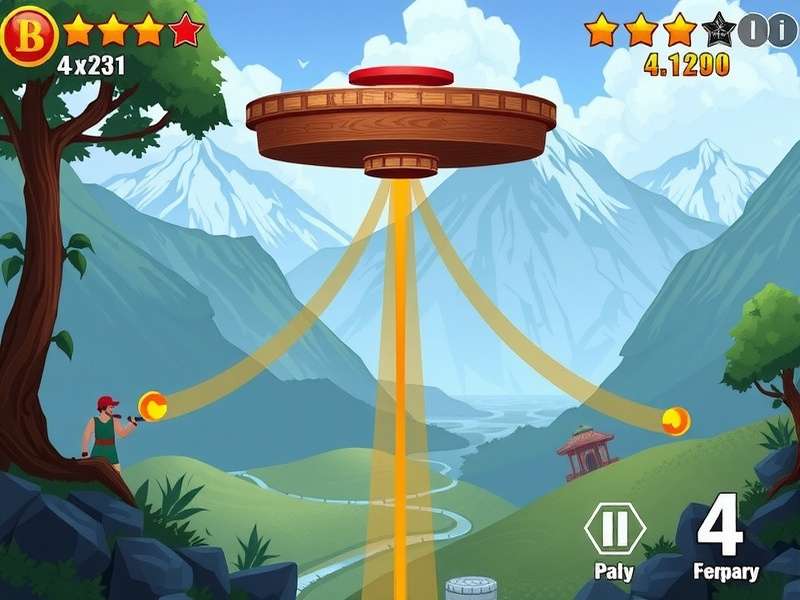The height and width of the screenshot is (600, 800).
Task: Pause the game with the hexagon button
Action: click(614, 527)
